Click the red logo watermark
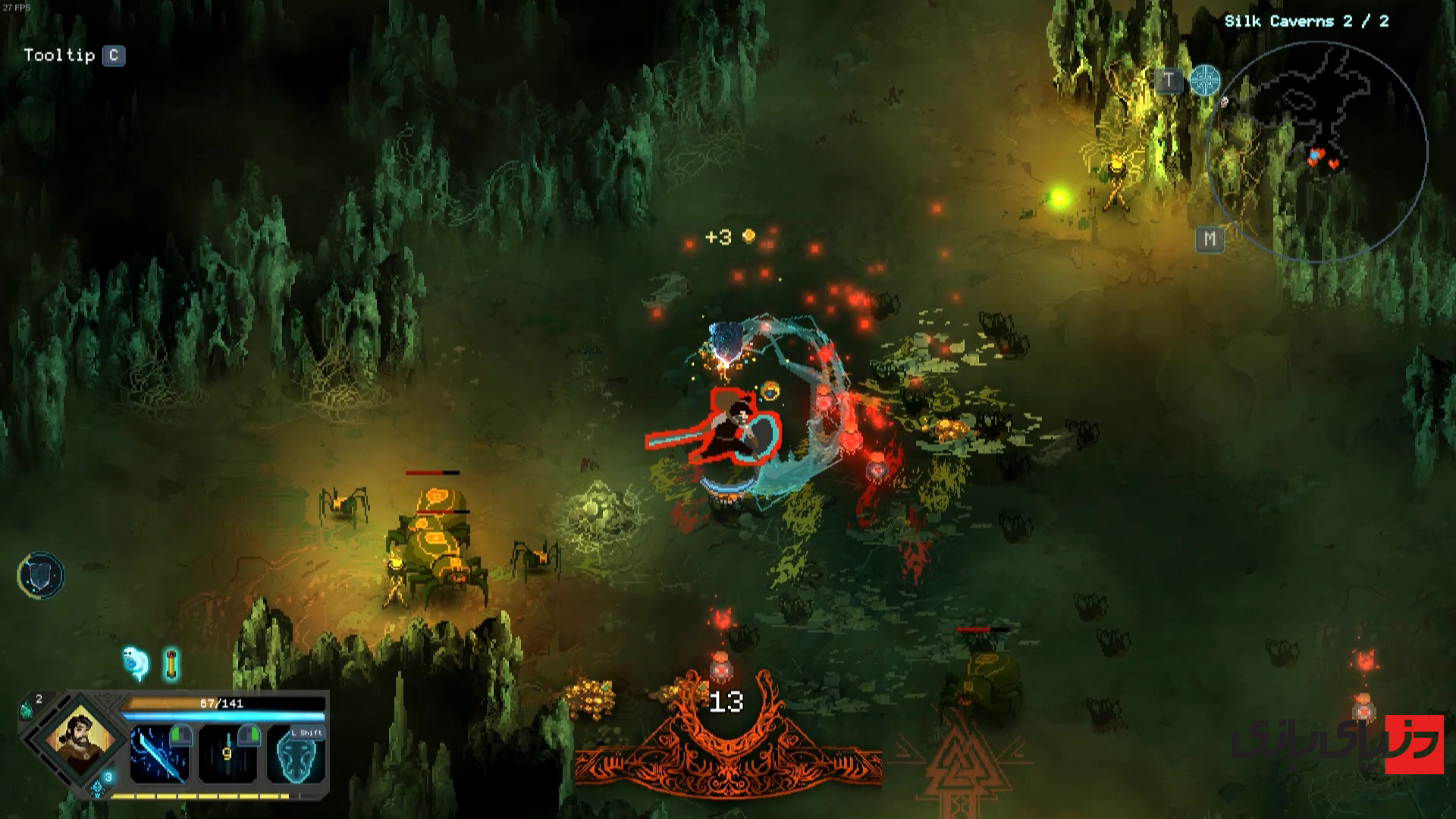Viewport: 1456px width, 819px height. tap(1414, 744)
